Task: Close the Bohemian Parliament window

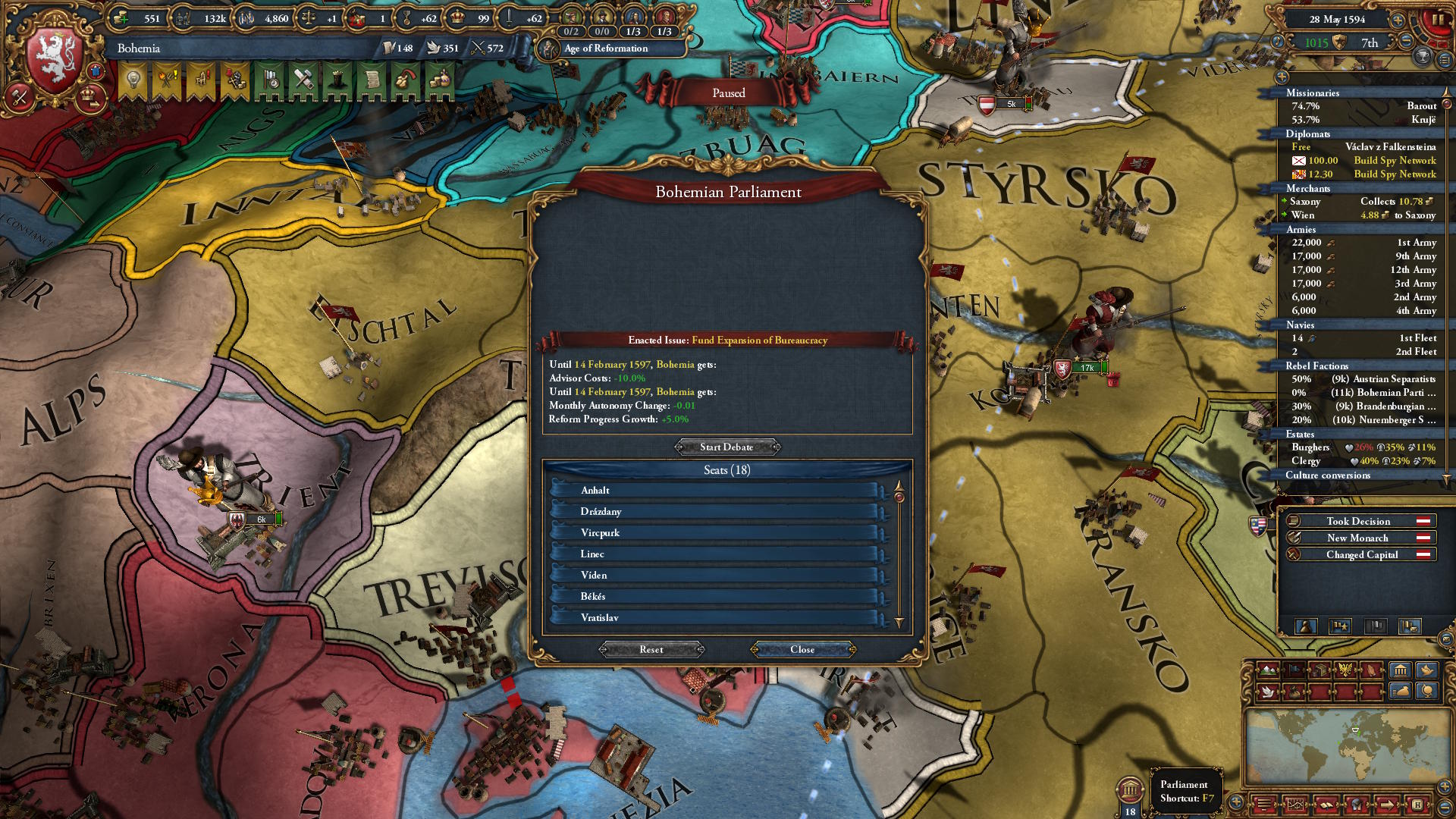Action: click(x=802, y=650)
